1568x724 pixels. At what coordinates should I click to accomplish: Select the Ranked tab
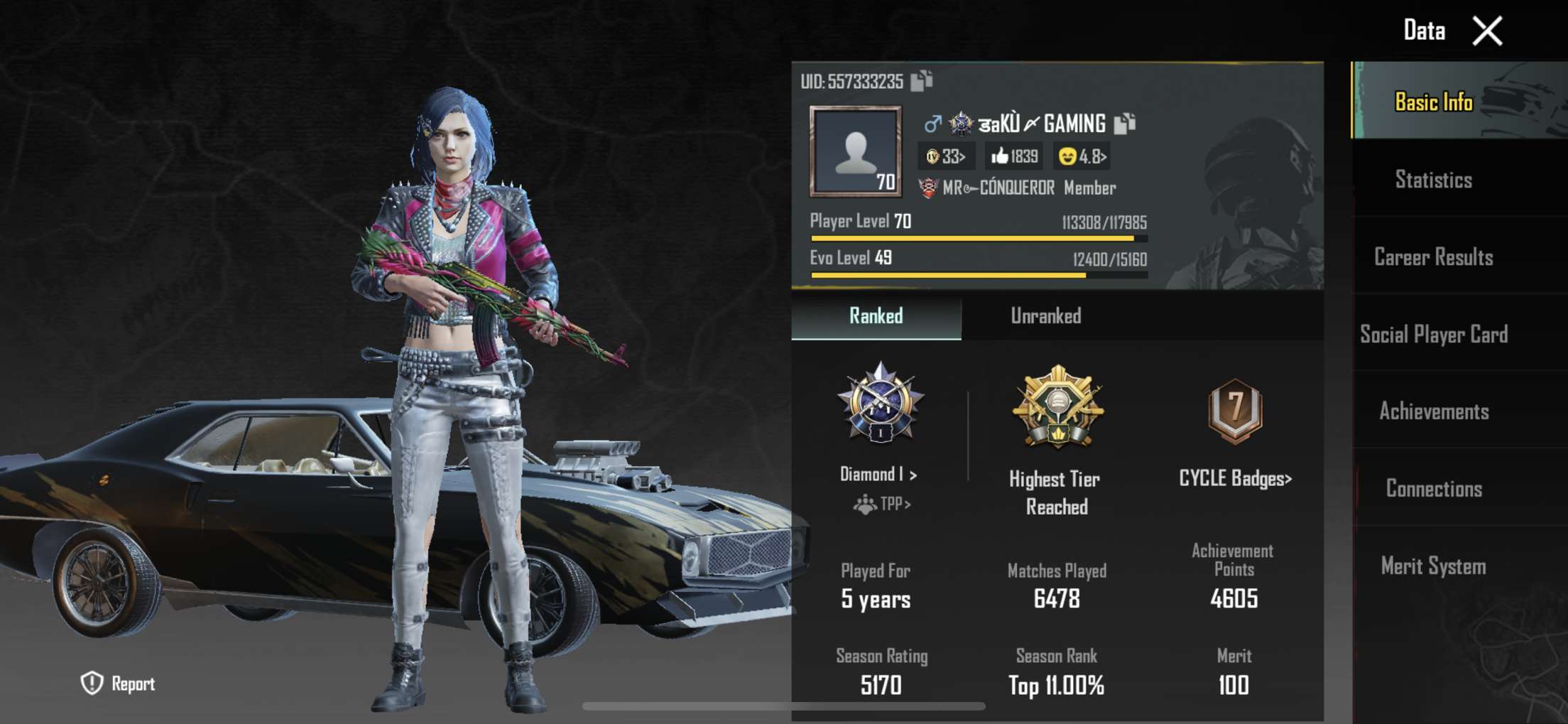876,316
